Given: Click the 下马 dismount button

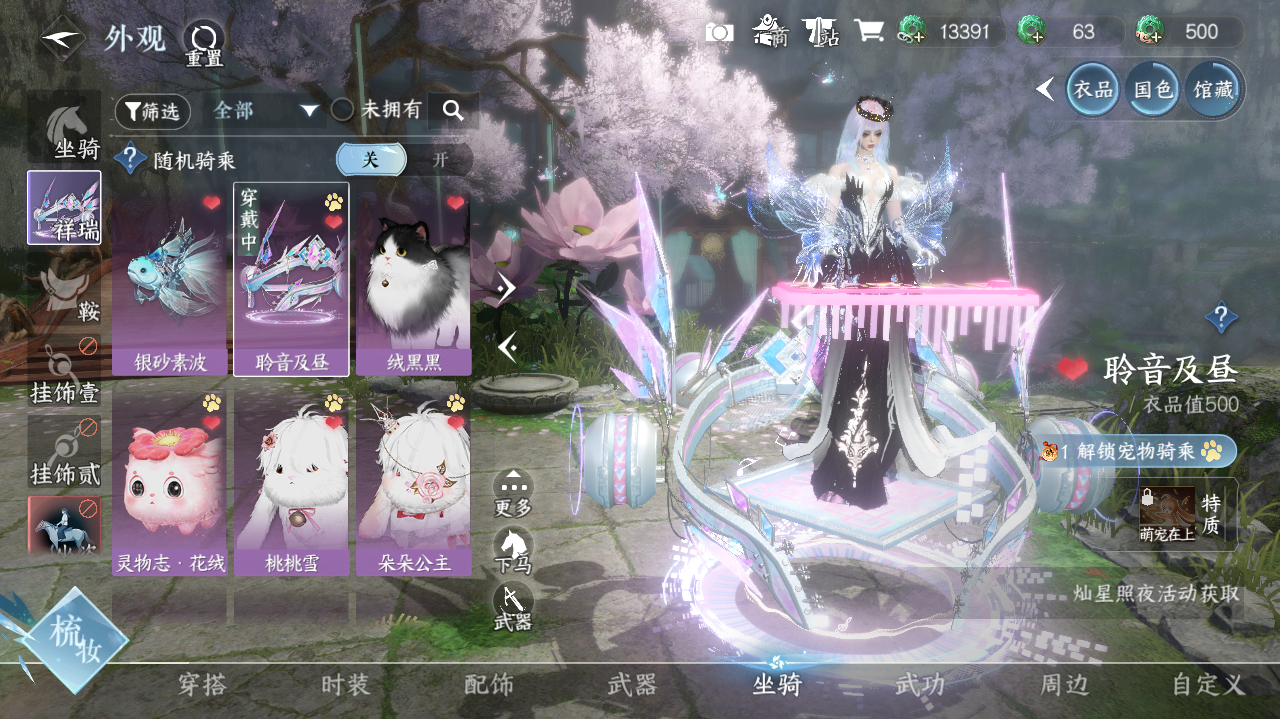Looking at the screenshot, I should tap(513, 551).
